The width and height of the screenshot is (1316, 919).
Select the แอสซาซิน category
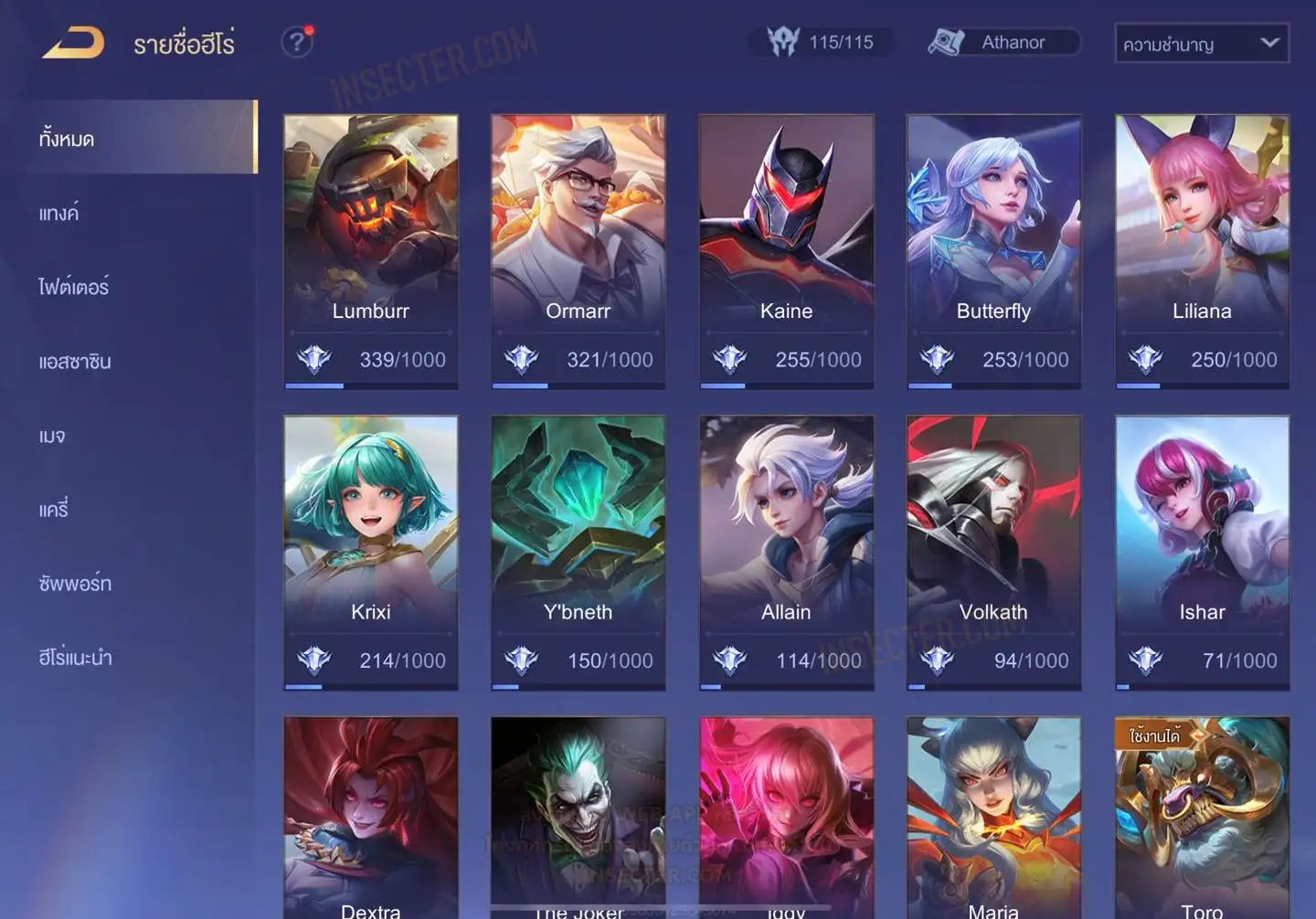75,361
